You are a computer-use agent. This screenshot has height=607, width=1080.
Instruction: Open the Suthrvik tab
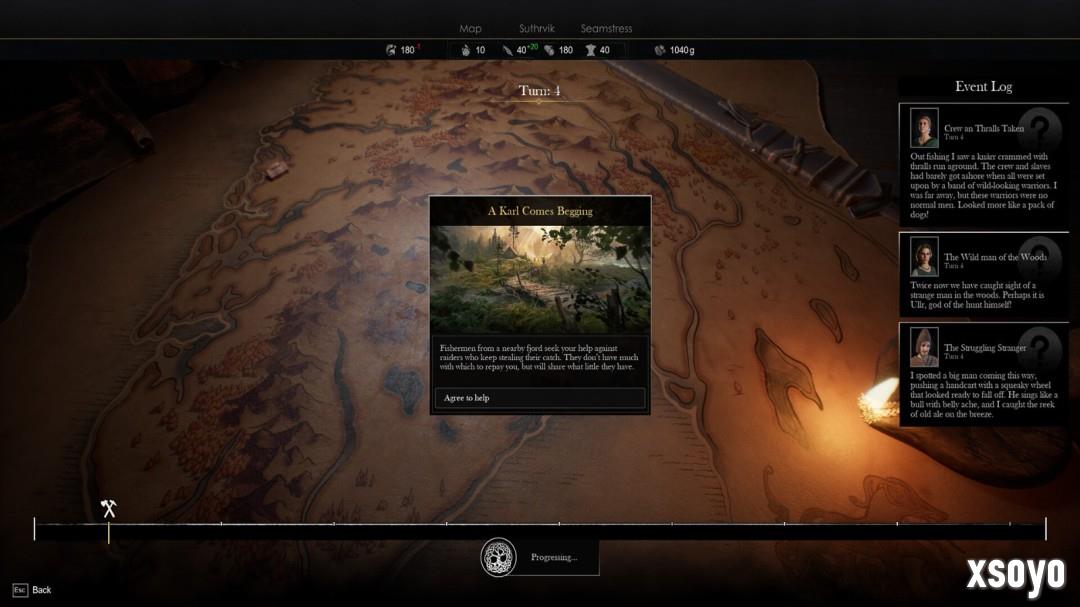pos(537,29)
